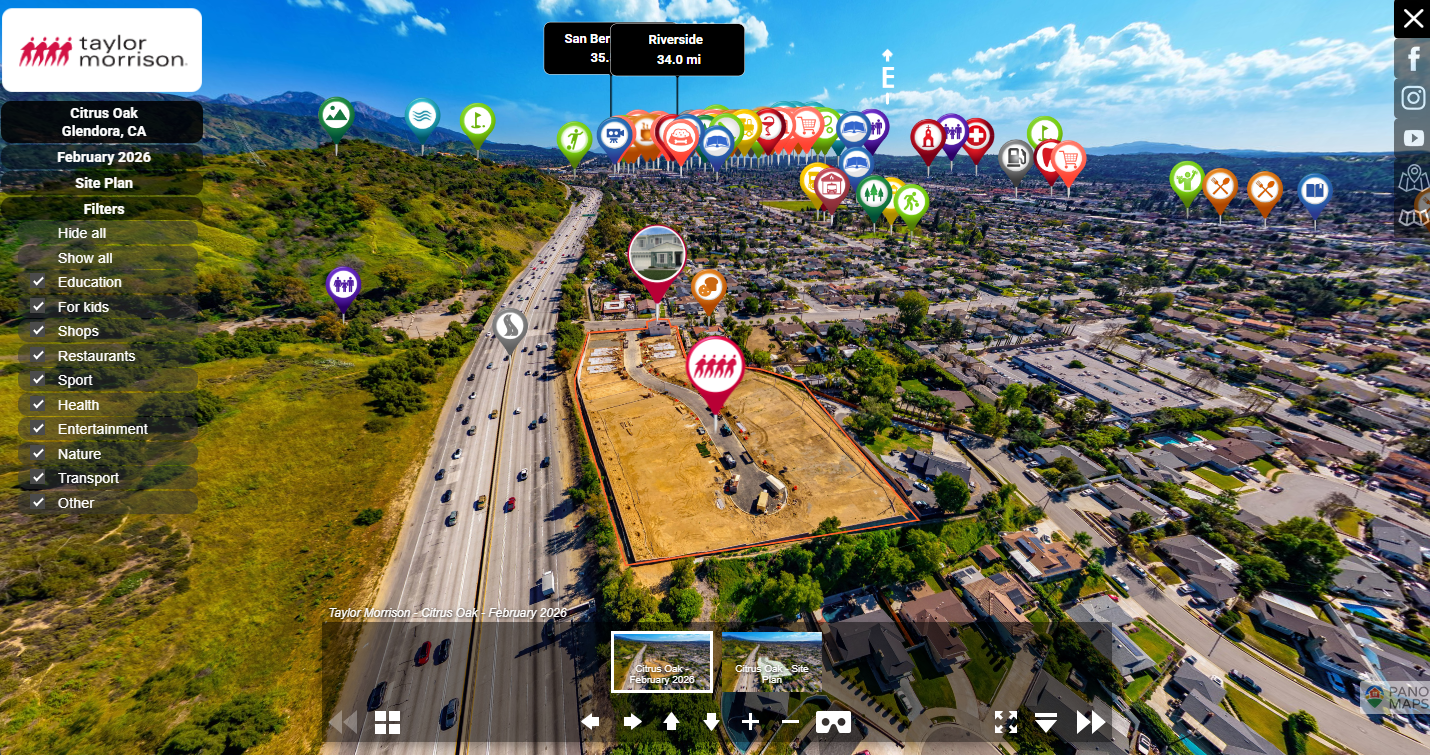Pan the panorama left with the arrow
This screenshot has height=755, width=1430.
[591, 722]
